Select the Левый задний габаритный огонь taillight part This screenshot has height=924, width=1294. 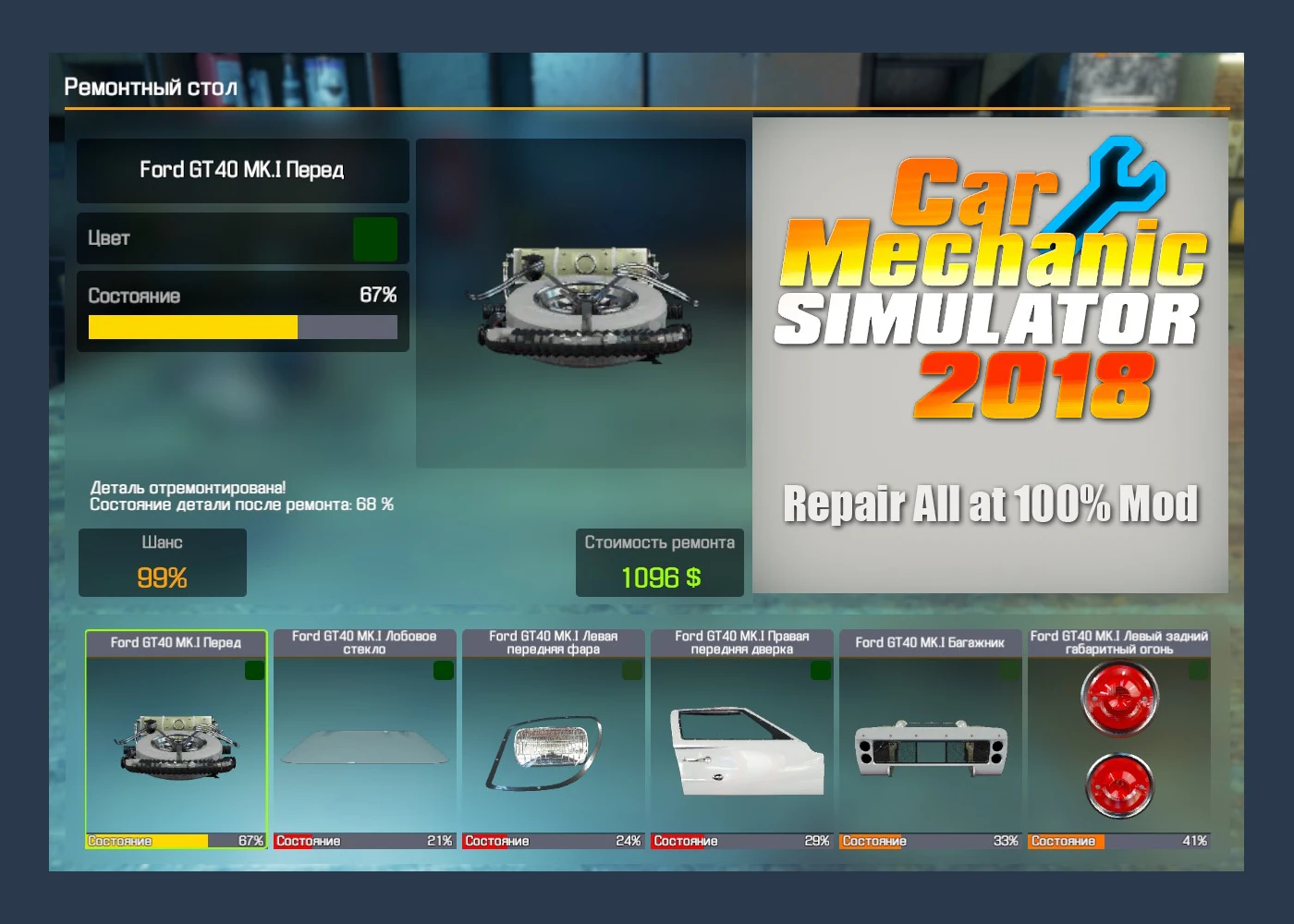[1118, 739]
